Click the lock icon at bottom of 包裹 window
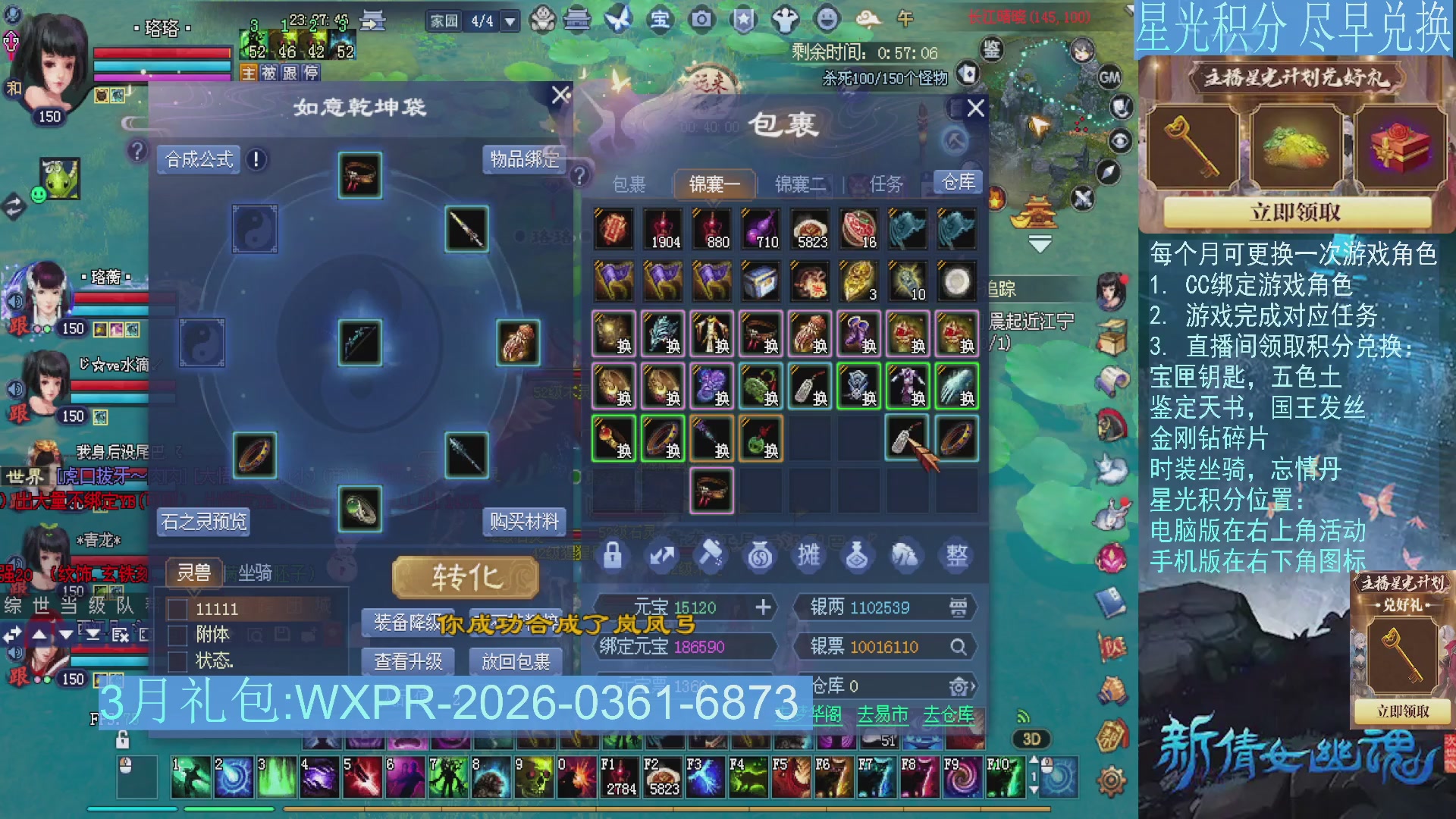 (614, 556)
